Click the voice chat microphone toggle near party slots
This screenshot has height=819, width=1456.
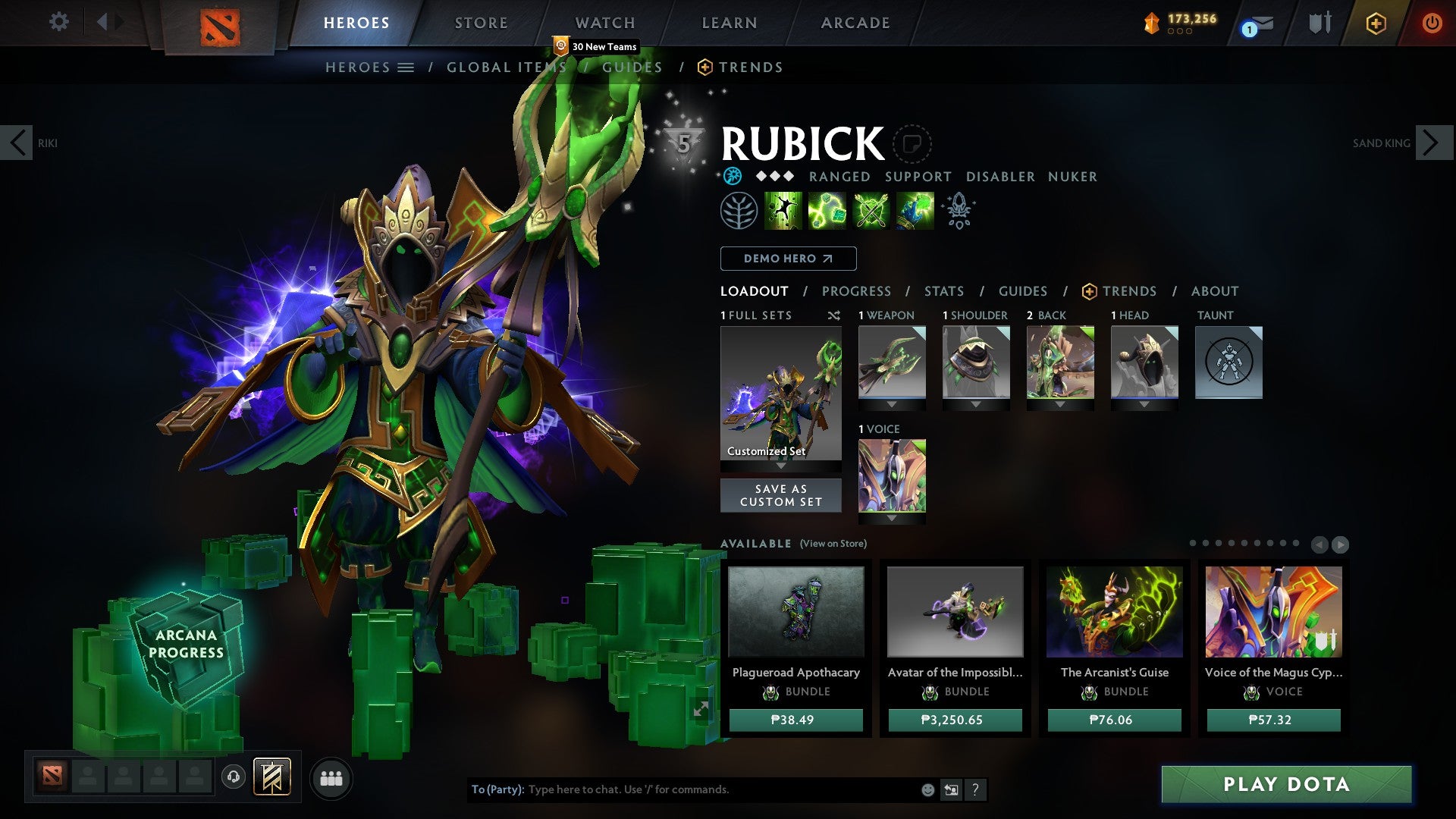[x=233, y=778]
